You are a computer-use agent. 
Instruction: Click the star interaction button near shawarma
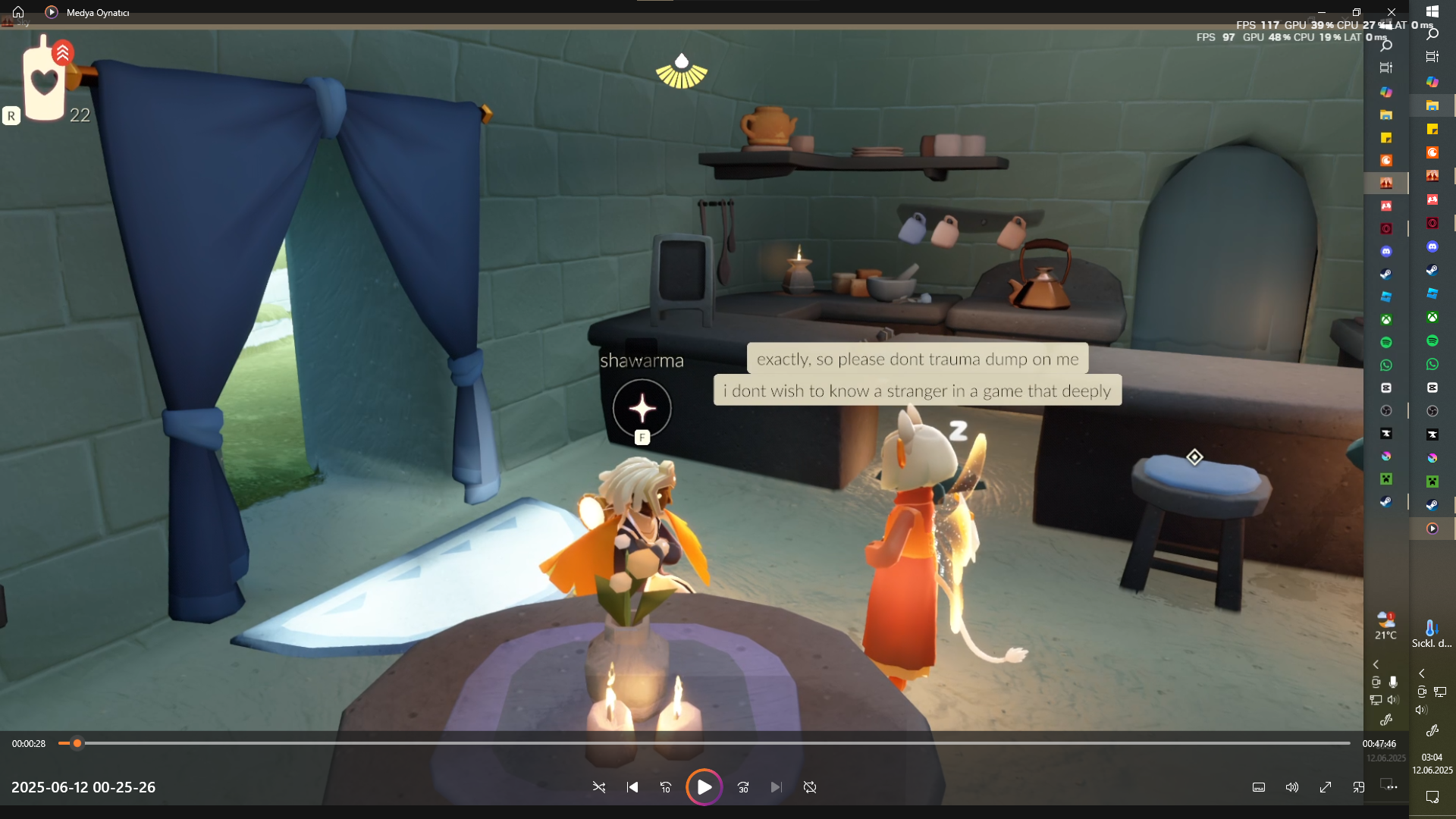tap(642, 408)
